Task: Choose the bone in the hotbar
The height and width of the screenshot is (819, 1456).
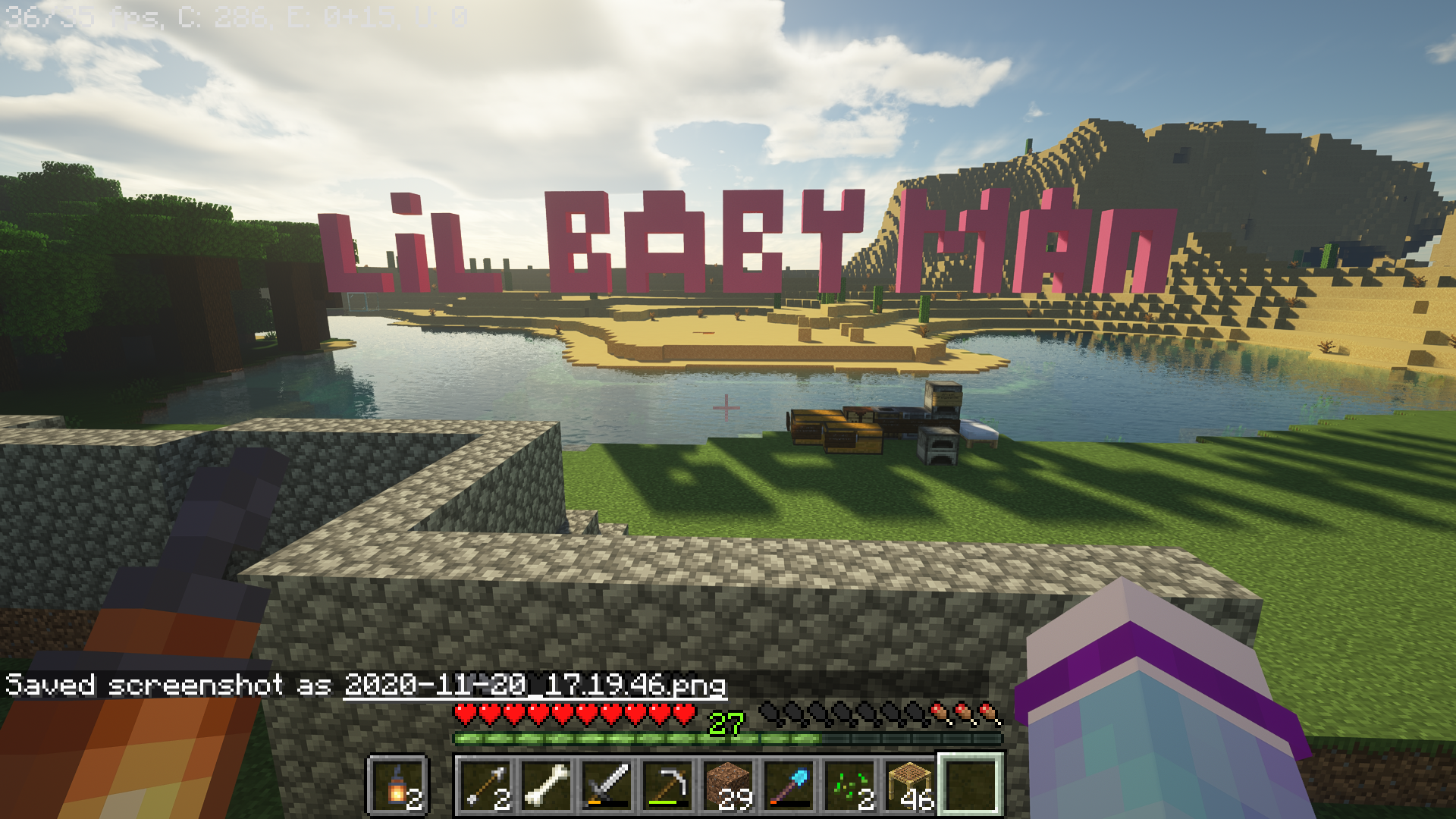Action: pos(547,785)
